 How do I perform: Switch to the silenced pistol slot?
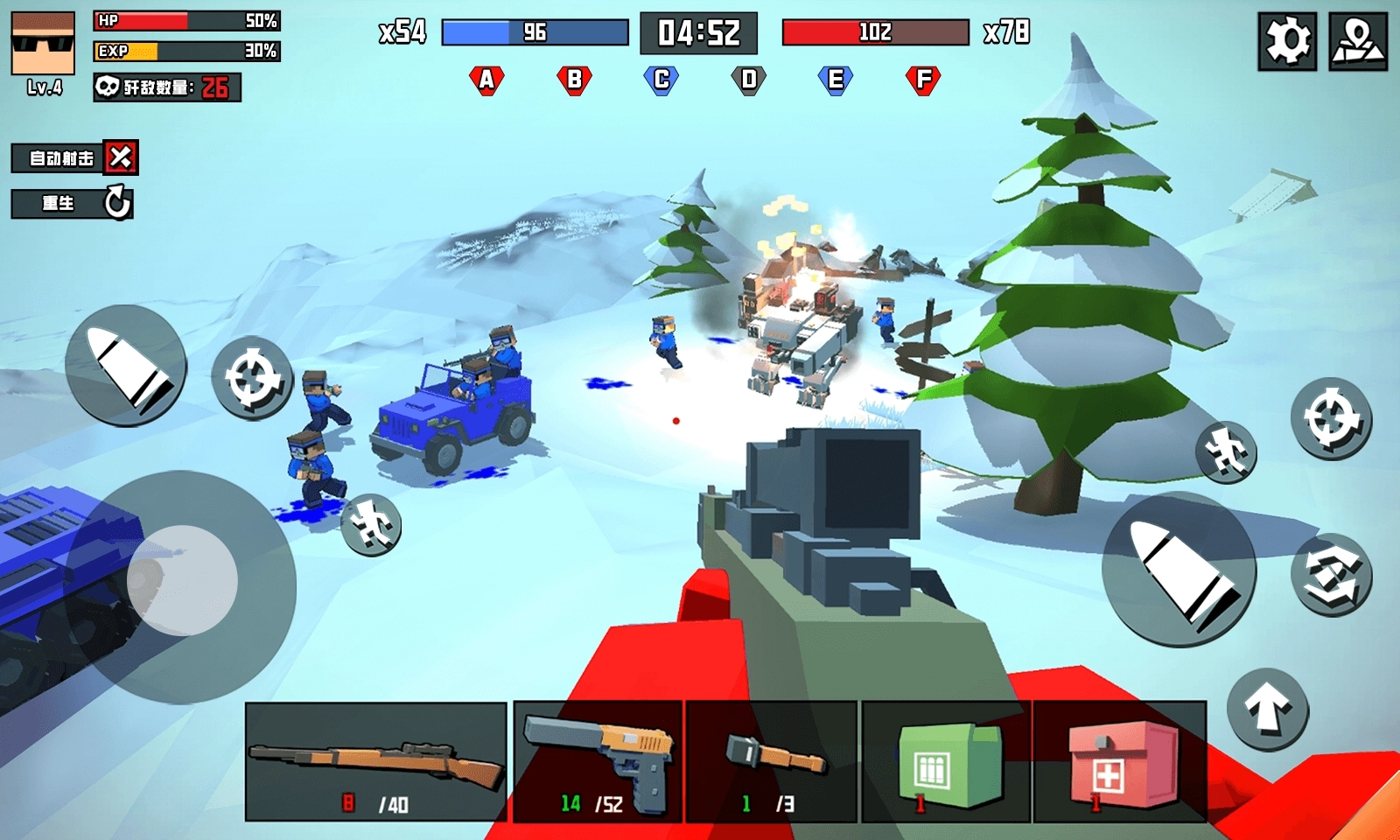(x=598, y=761)
